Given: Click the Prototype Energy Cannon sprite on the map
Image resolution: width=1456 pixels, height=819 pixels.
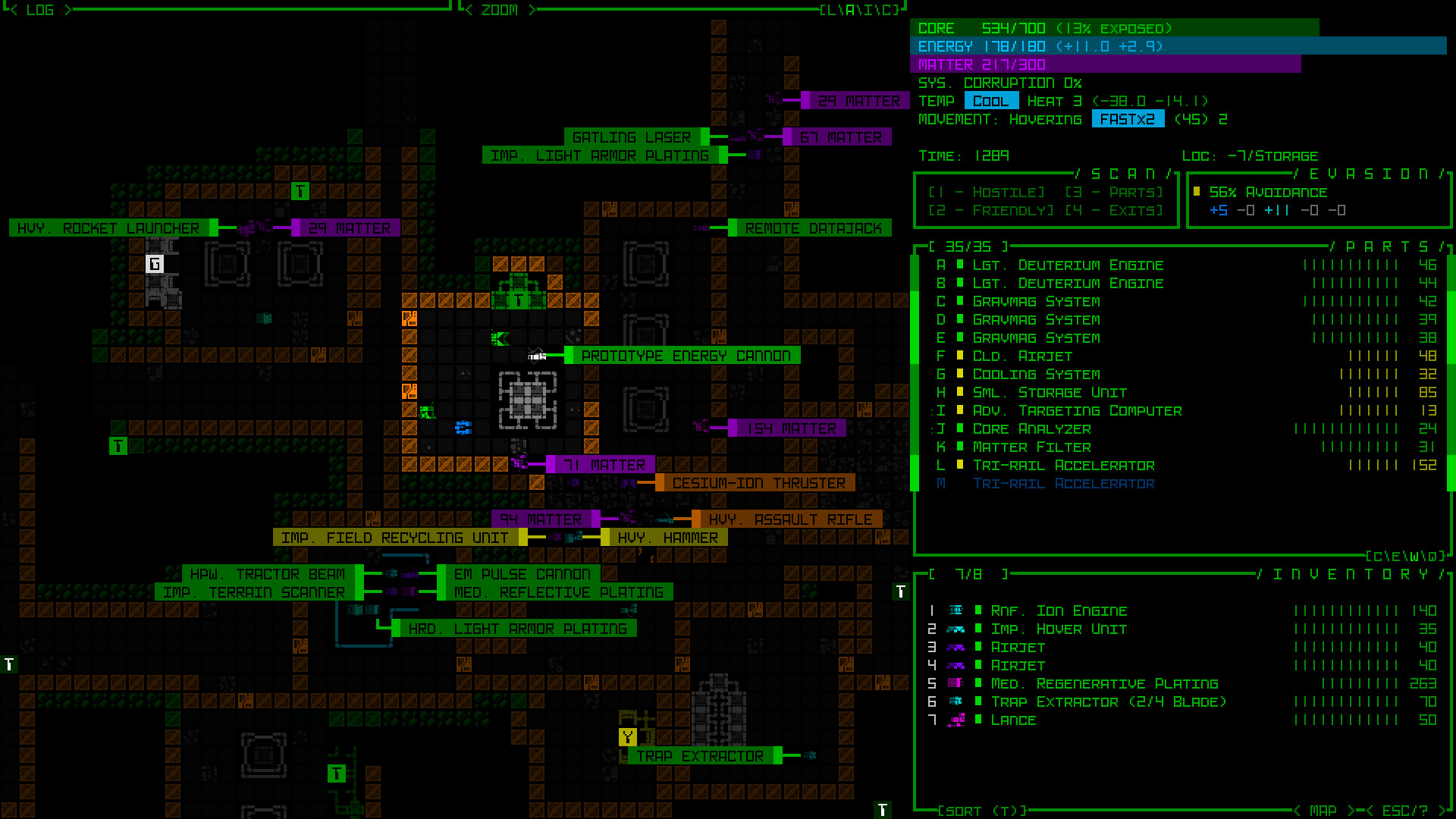Looking at the screenshot, I should [x=538, y=356].
